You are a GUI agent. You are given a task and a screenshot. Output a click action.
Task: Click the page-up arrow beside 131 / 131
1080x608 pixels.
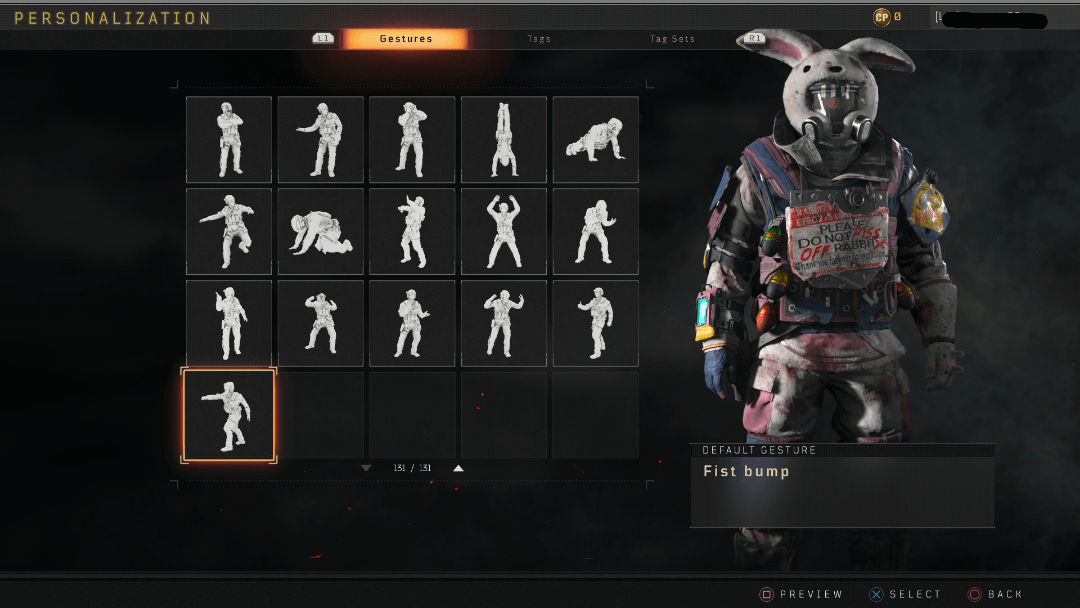[x=458, y=468]
